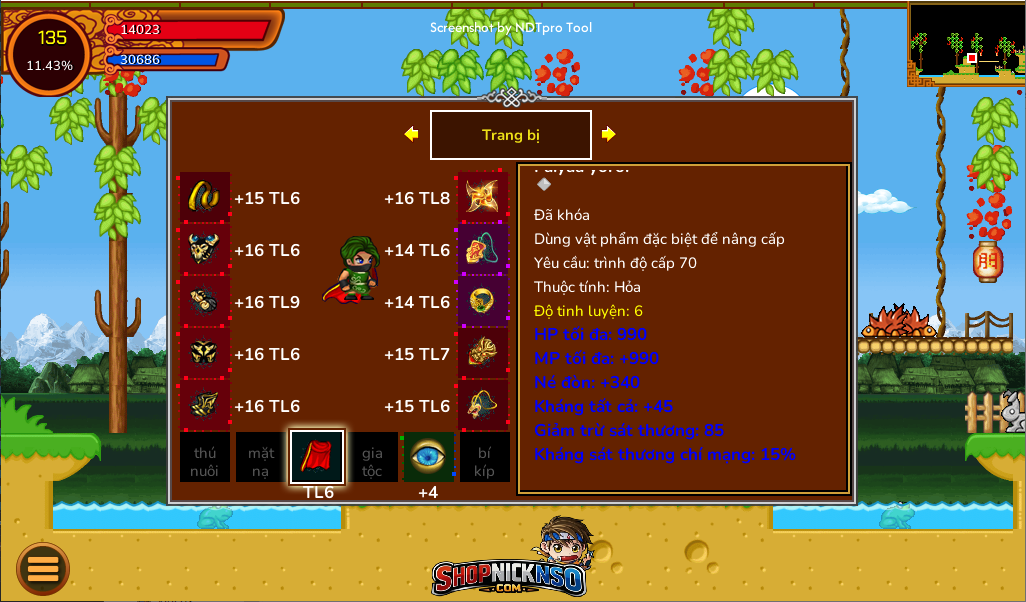Select the golden ring +14 TL6 slot
The width and height of the screenshot is (1026, 602).
click(483, 301)
